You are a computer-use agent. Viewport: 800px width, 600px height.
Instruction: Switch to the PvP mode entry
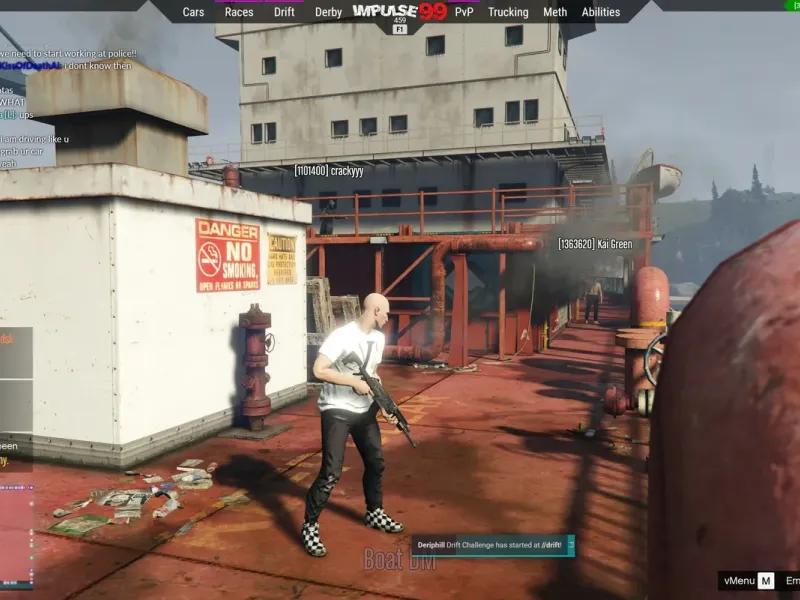coord(464,12)
